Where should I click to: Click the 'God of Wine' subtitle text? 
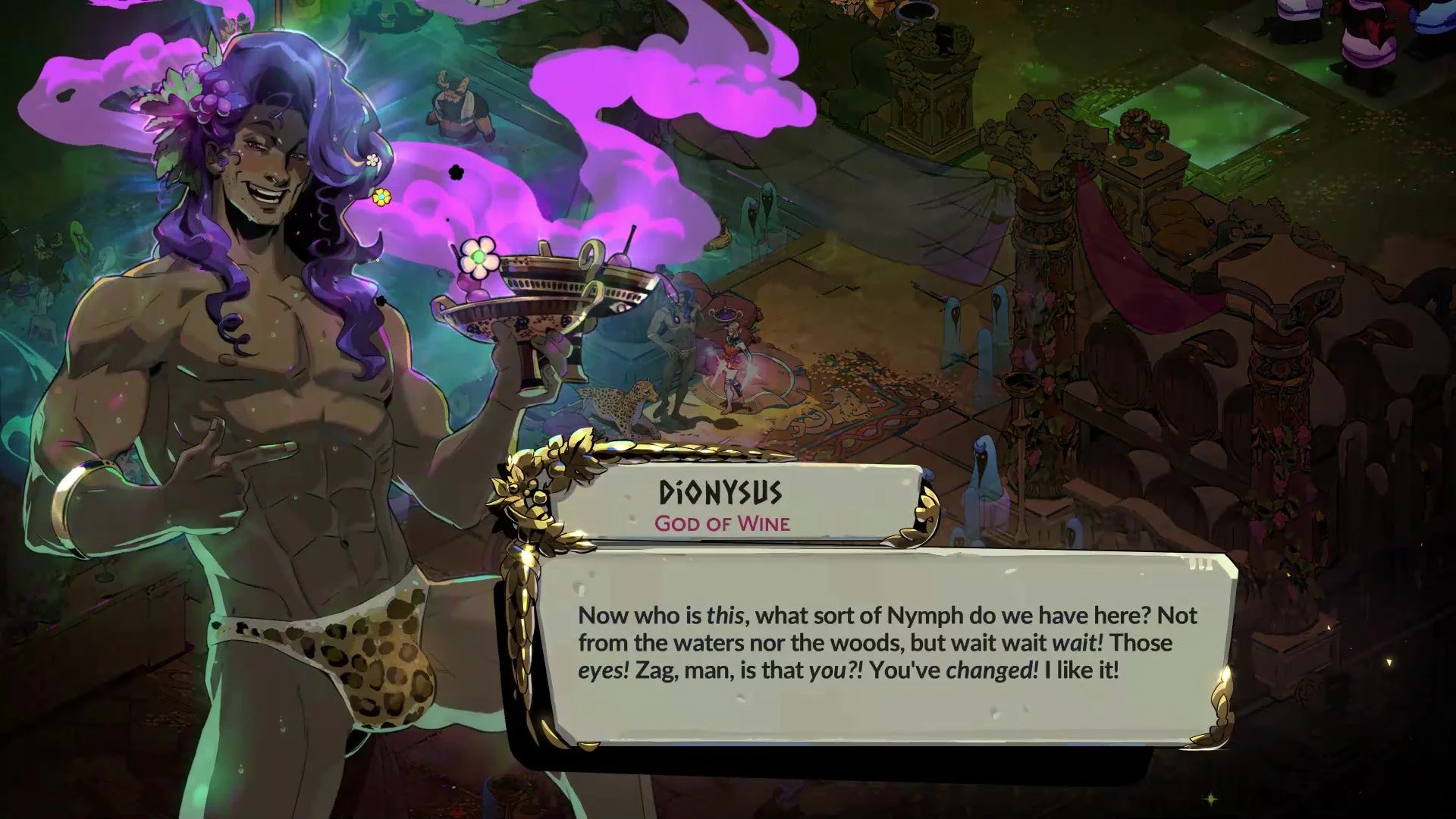click(x=722, y=523)
